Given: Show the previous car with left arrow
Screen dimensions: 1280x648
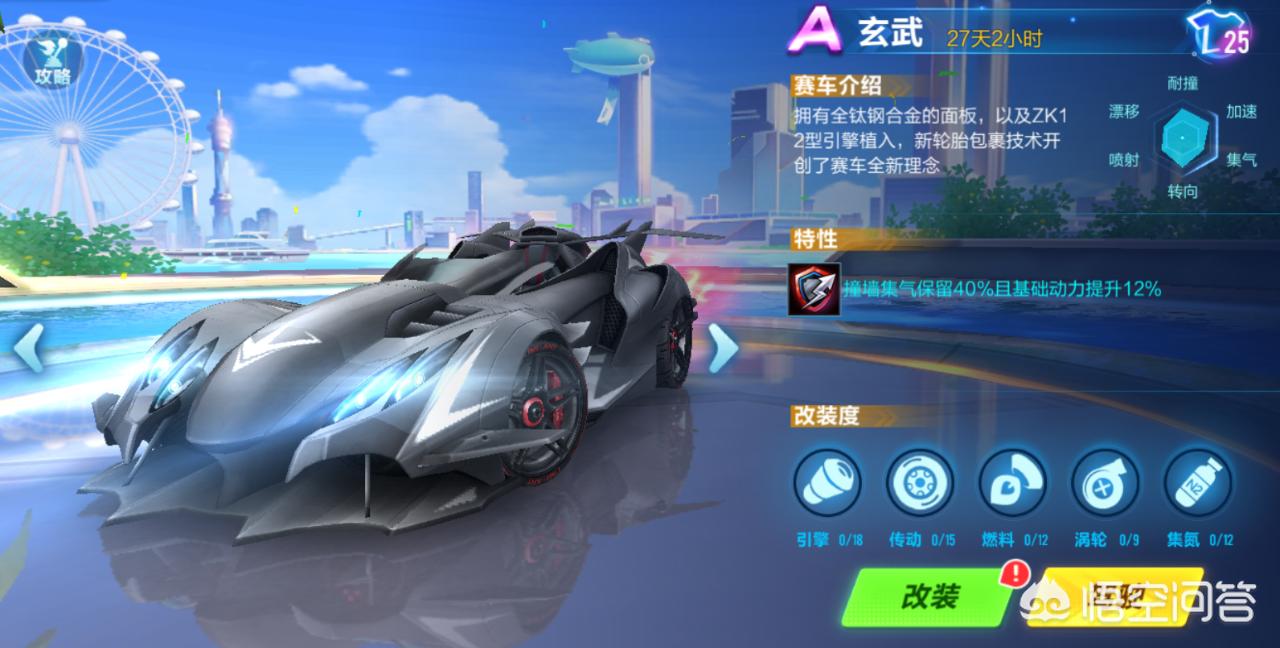Looking at the screenshot, I should pos(28,348).
